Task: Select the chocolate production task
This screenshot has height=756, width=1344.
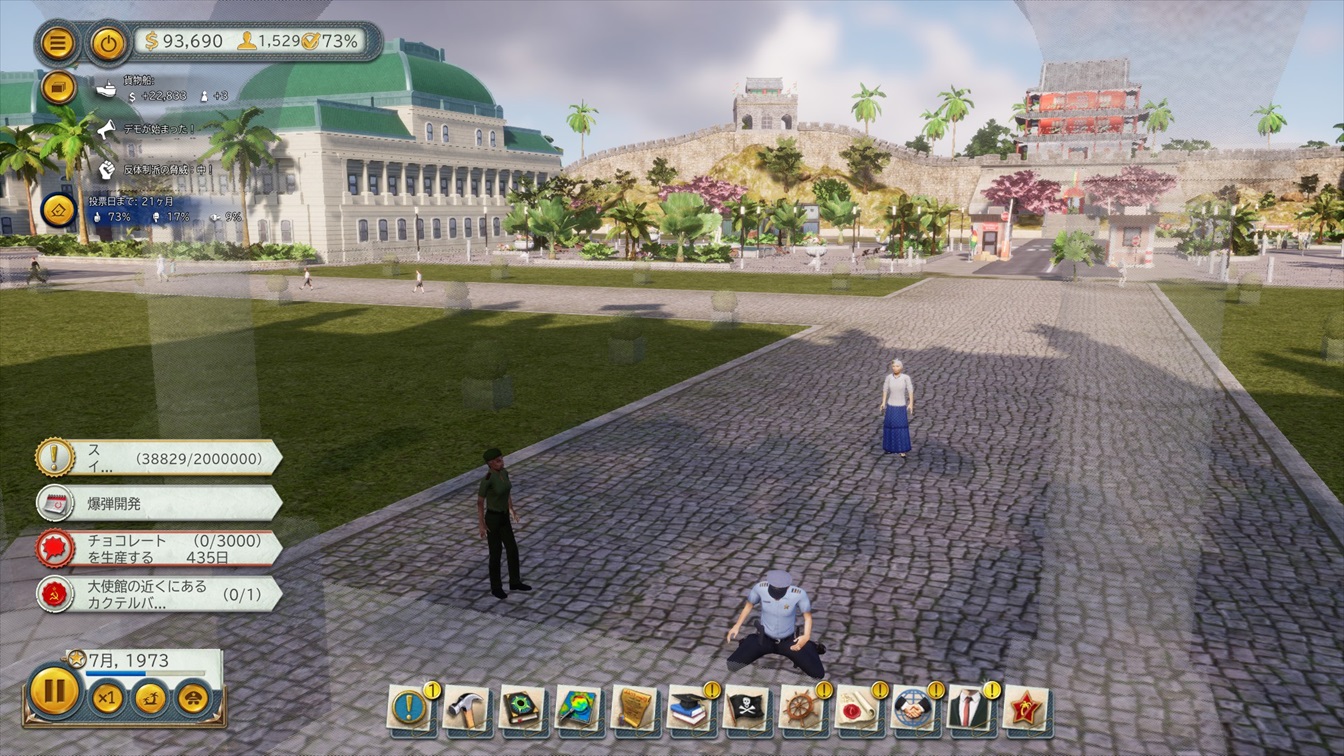Action: tap(158, 548)
